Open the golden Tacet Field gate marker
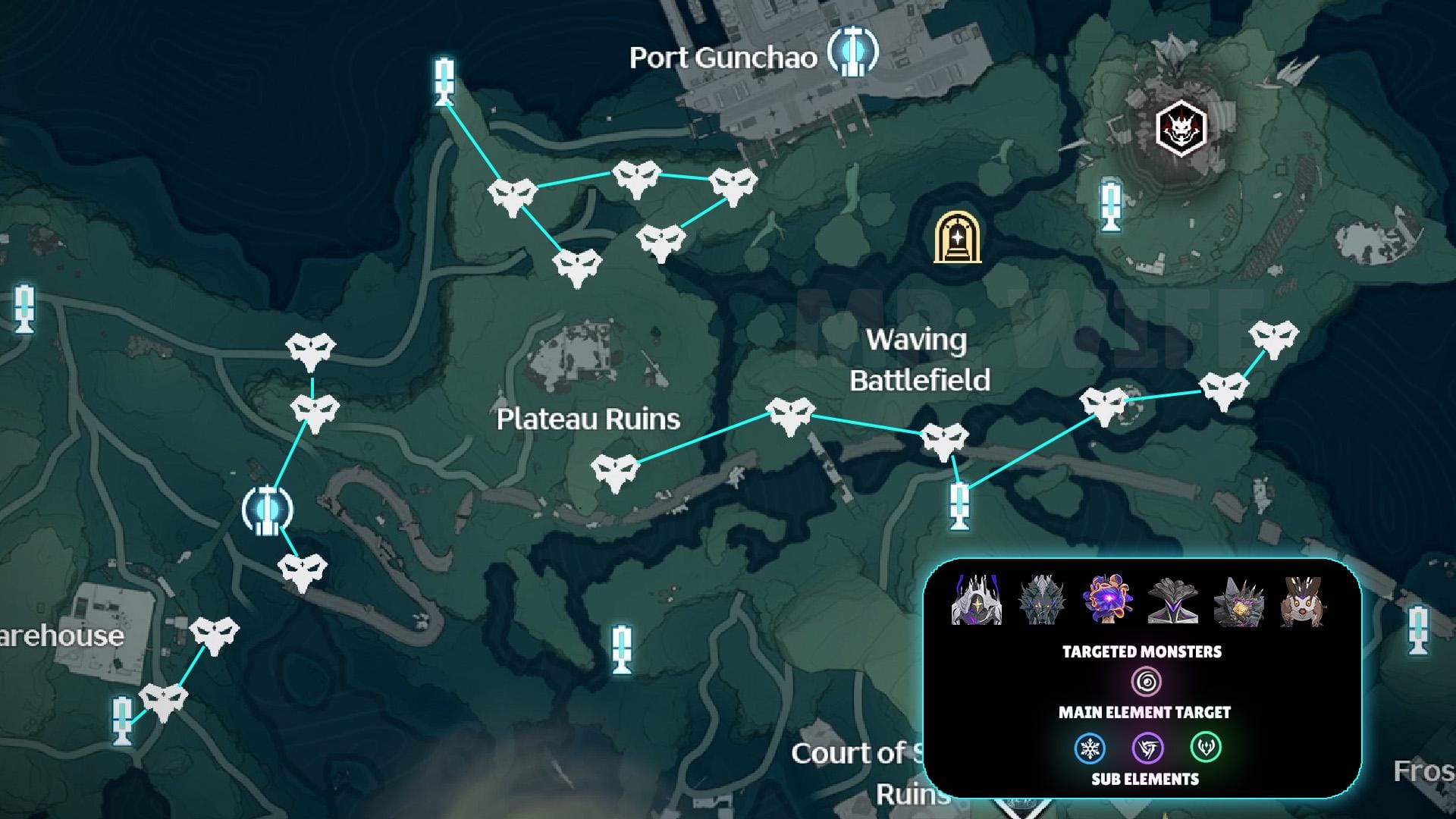 tap(957, 238)
